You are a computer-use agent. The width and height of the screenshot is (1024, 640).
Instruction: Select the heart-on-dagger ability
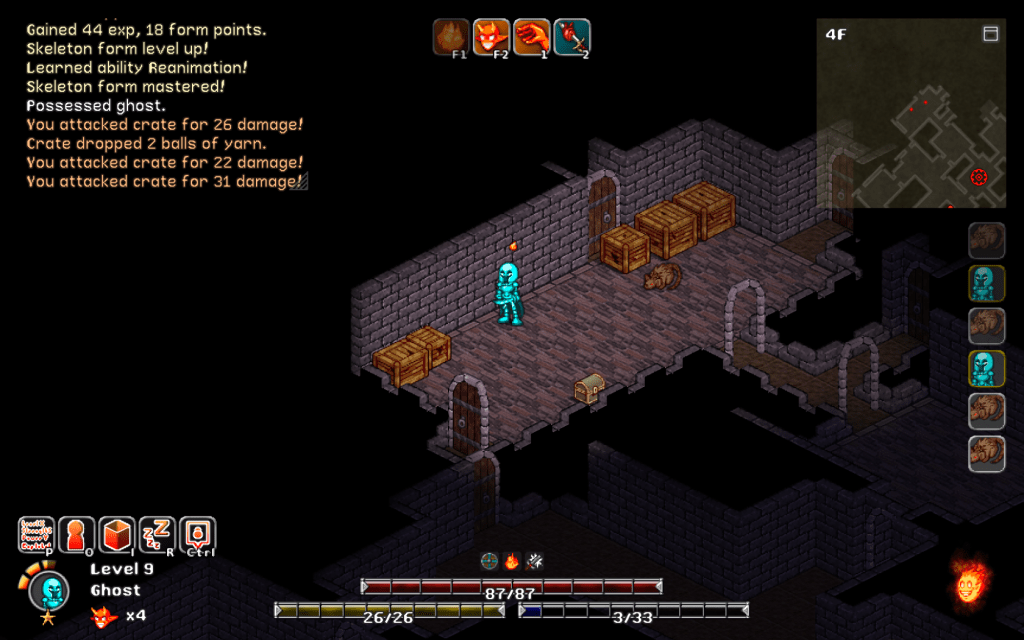click(571, 37)
